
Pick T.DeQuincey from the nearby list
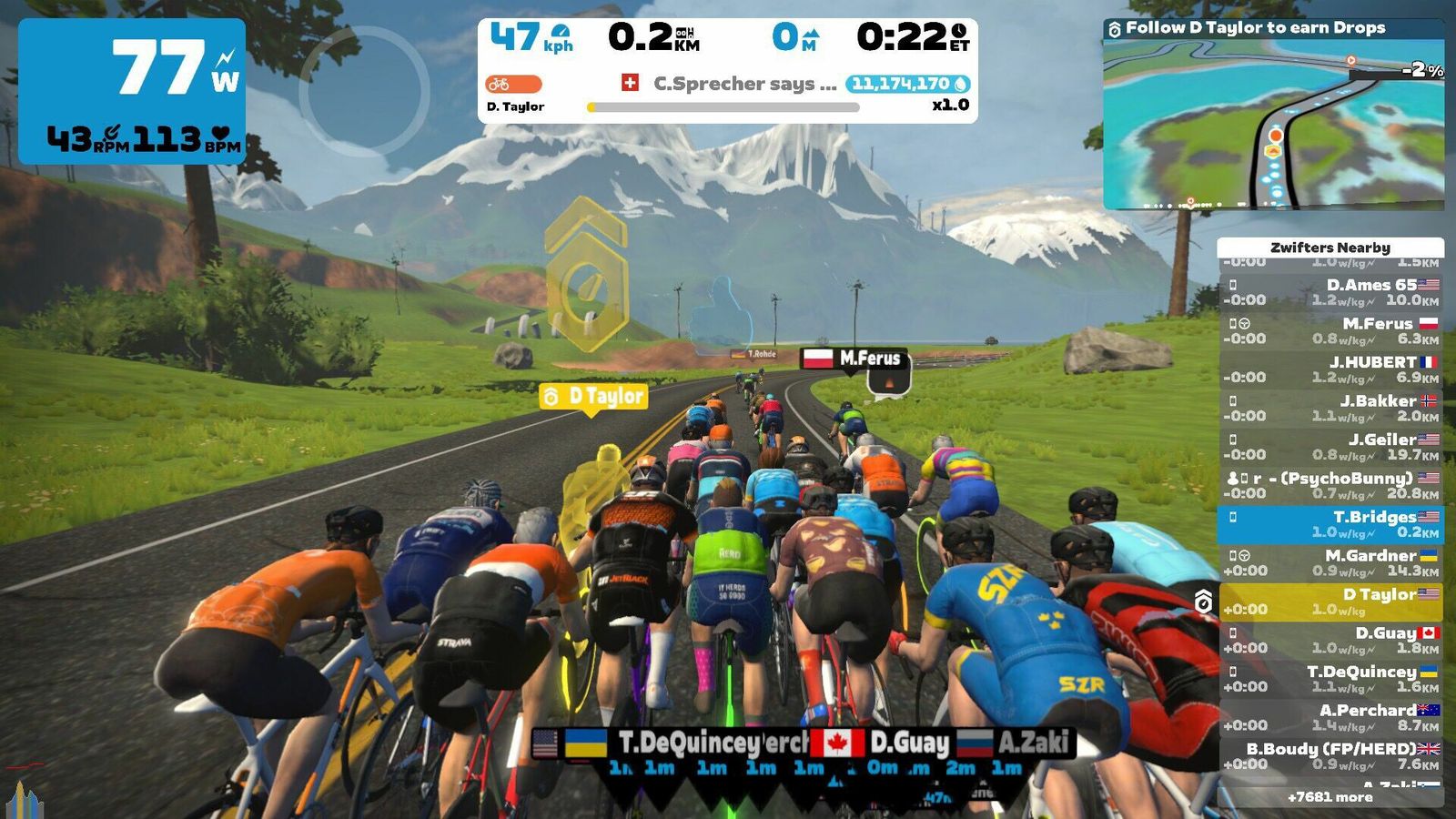coord(1330,679)
